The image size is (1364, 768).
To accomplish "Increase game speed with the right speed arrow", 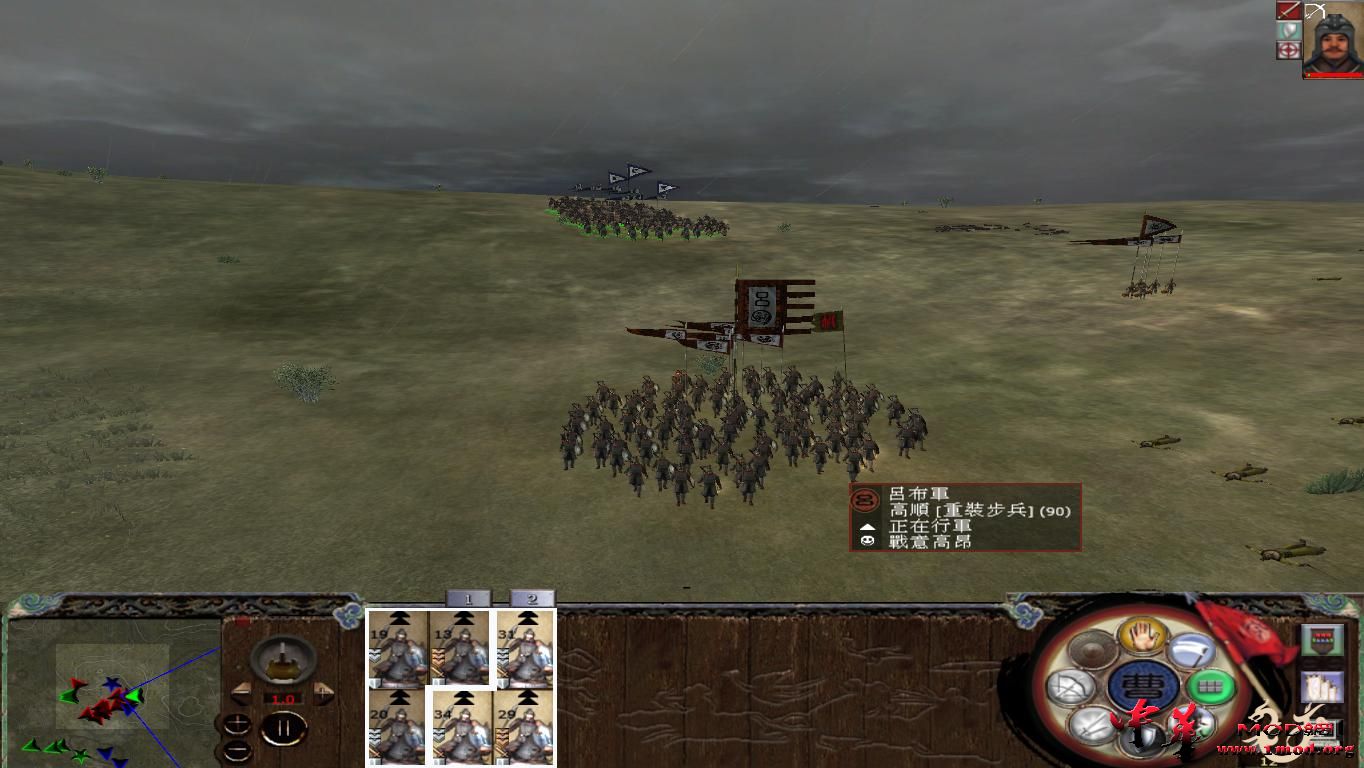I will coord(323,694).
